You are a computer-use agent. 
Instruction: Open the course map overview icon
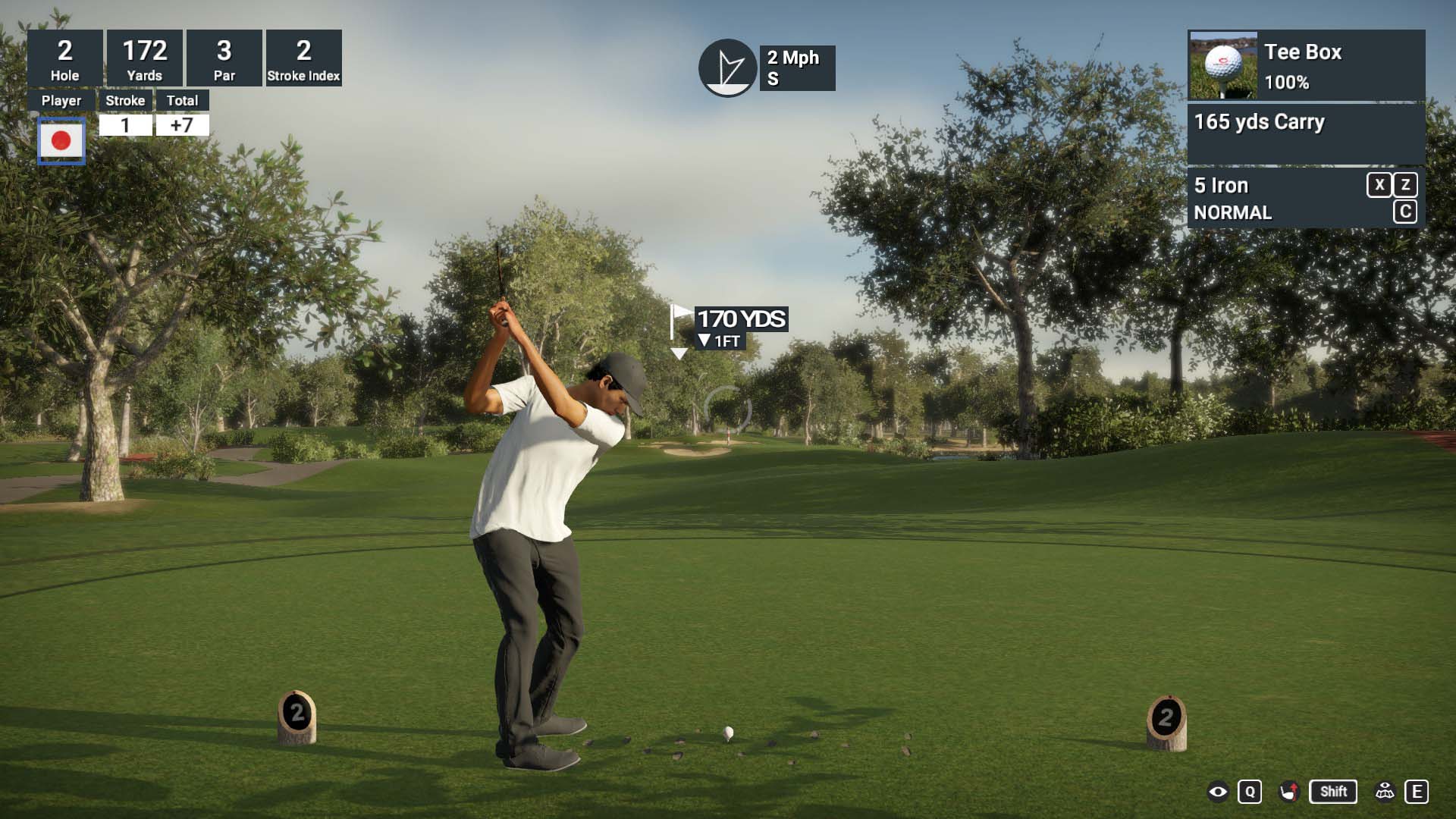[x=1385, y=792]
